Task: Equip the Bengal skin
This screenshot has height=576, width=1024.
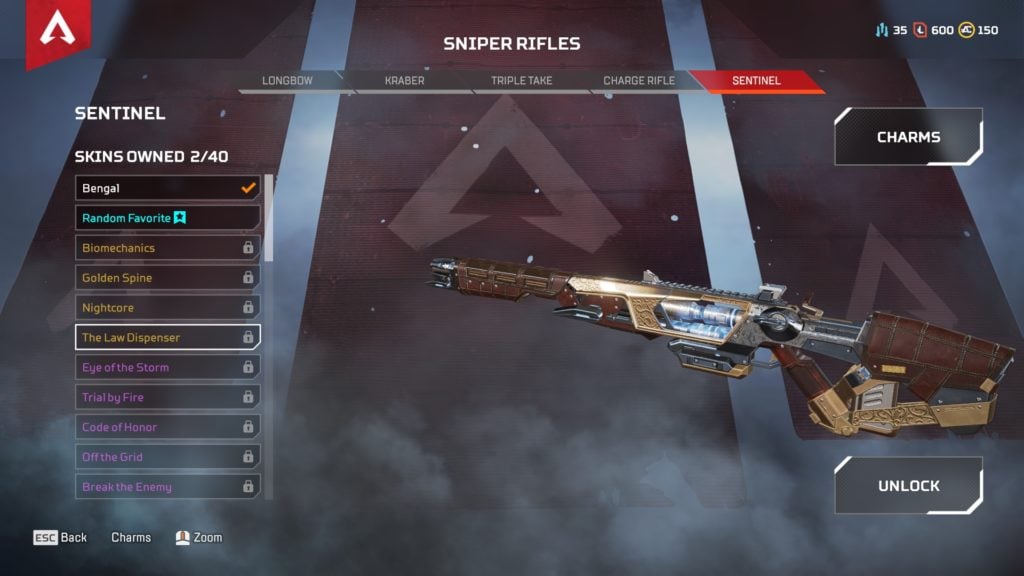Action: (167, 188)
